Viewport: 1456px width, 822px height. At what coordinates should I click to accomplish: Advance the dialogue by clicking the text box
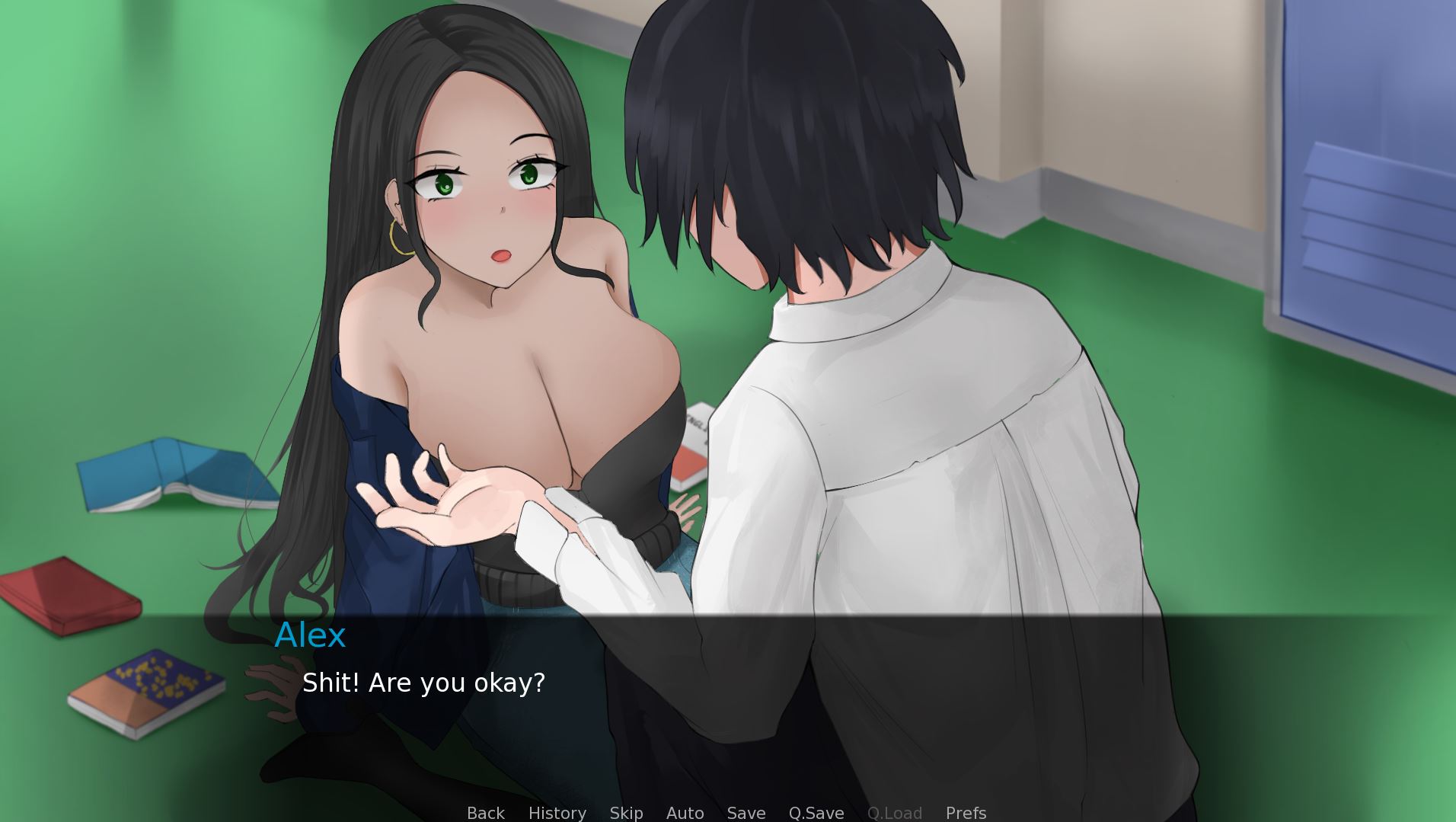click(x=728, y=708)
